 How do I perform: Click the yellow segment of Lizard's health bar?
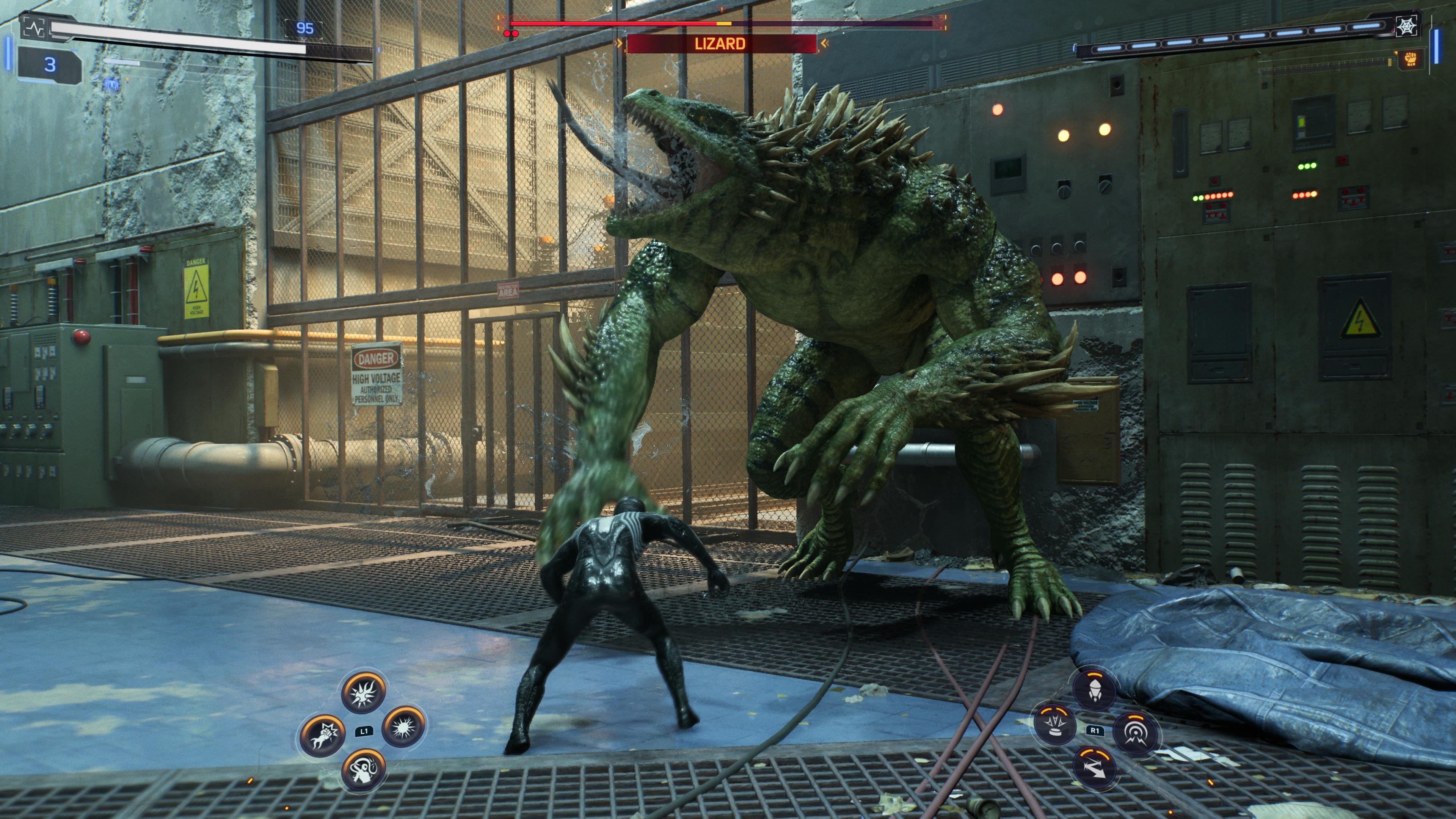coord(724,24)
